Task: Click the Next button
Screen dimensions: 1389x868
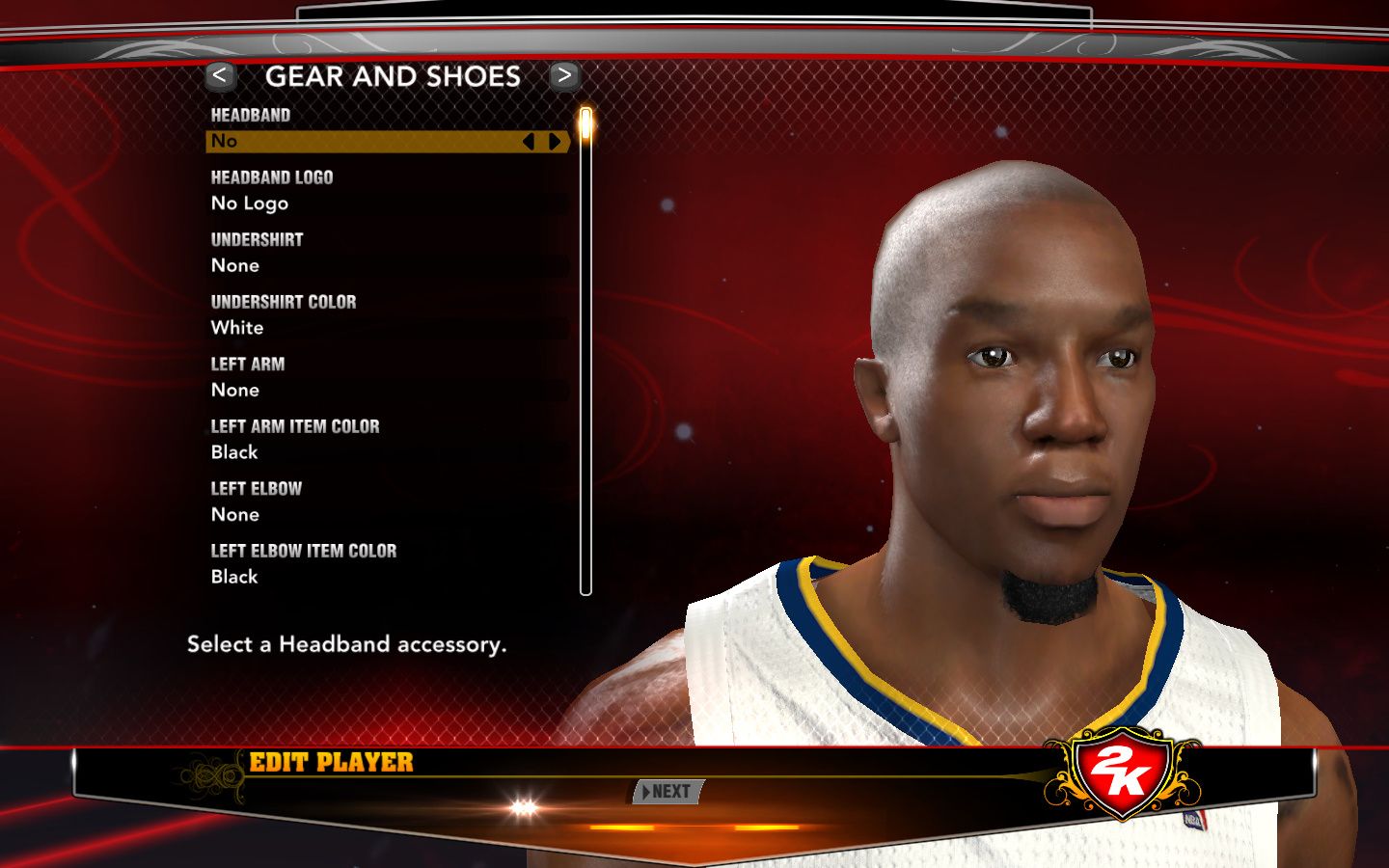Action: 667,792
